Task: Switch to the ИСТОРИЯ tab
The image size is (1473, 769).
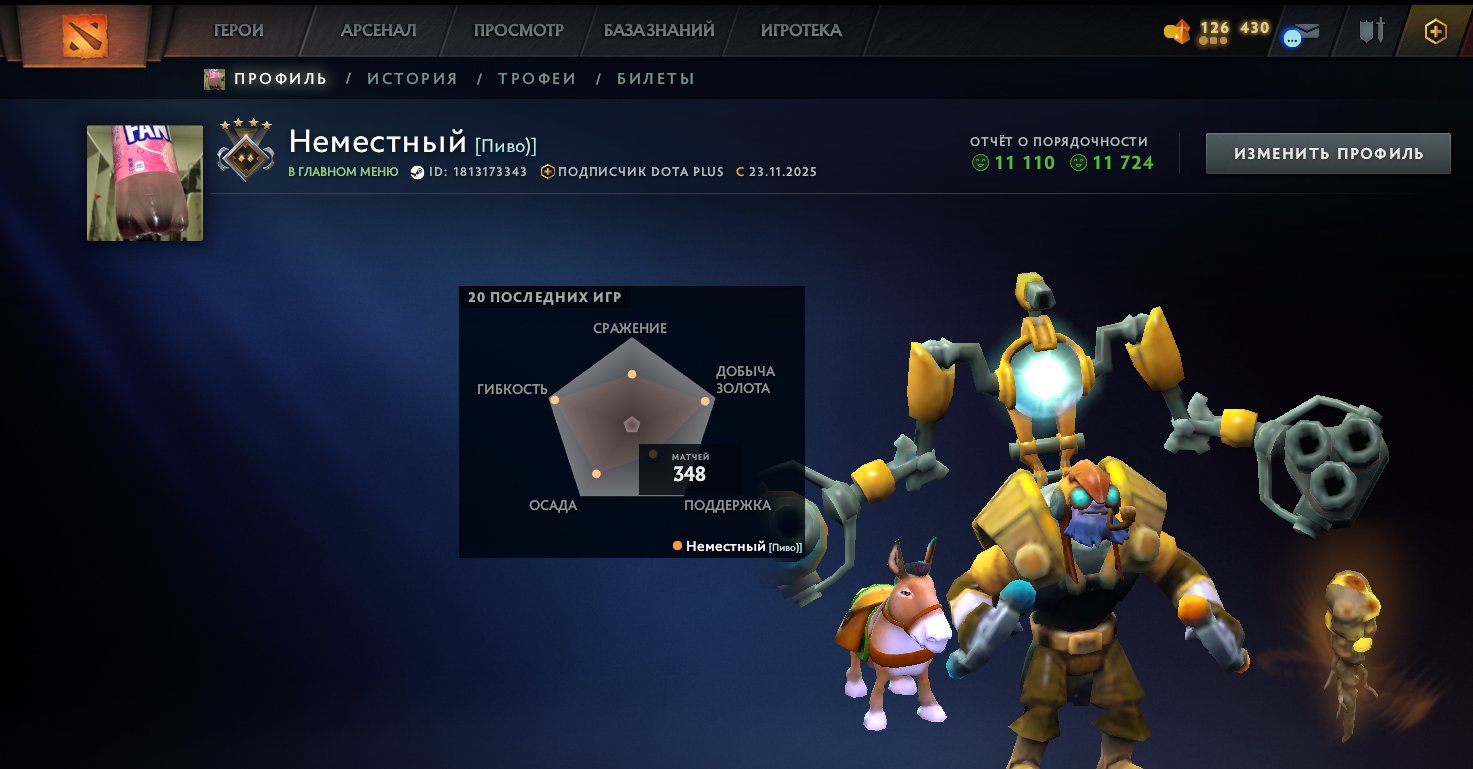Action: [x=412, y=78]
